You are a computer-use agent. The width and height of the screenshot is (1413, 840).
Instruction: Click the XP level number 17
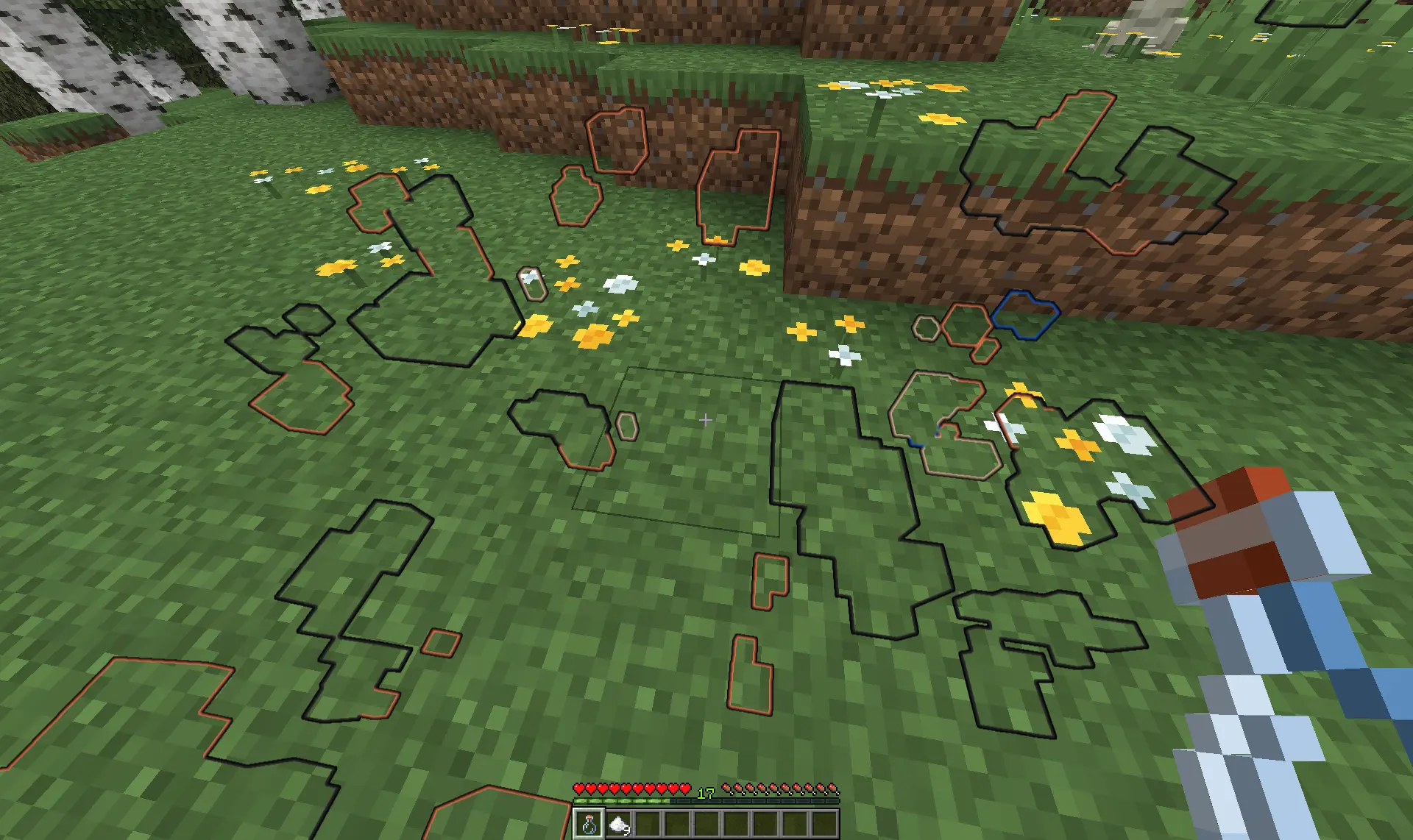click(x=706, y=793)
